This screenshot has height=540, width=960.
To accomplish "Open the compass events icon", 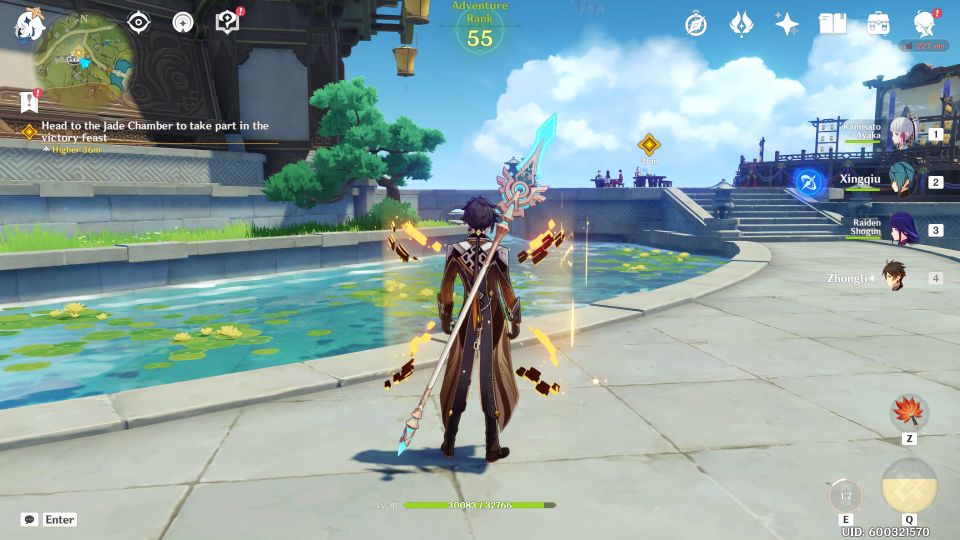I will 696,24.
